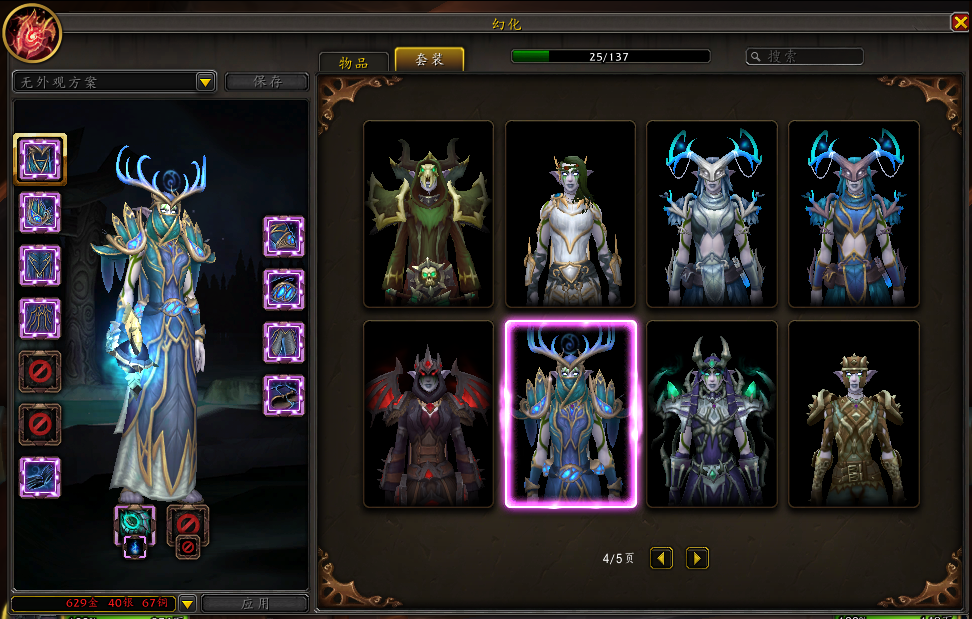Pick the red-winged dark armor set

coord(428,414)
